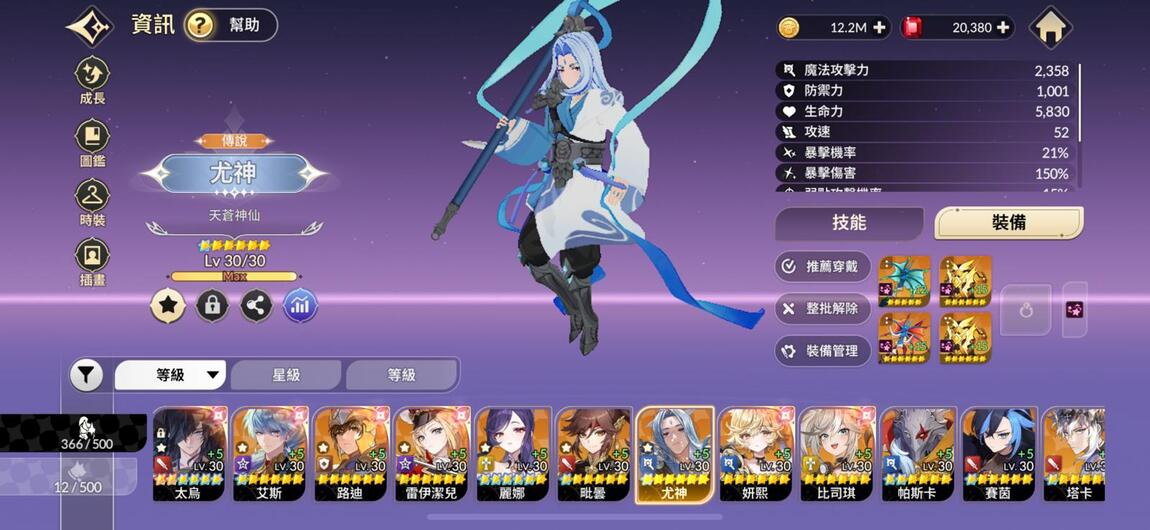1150x530 pixels.
Task: Open the 成長 growth menu
Action: pos(92,80)
